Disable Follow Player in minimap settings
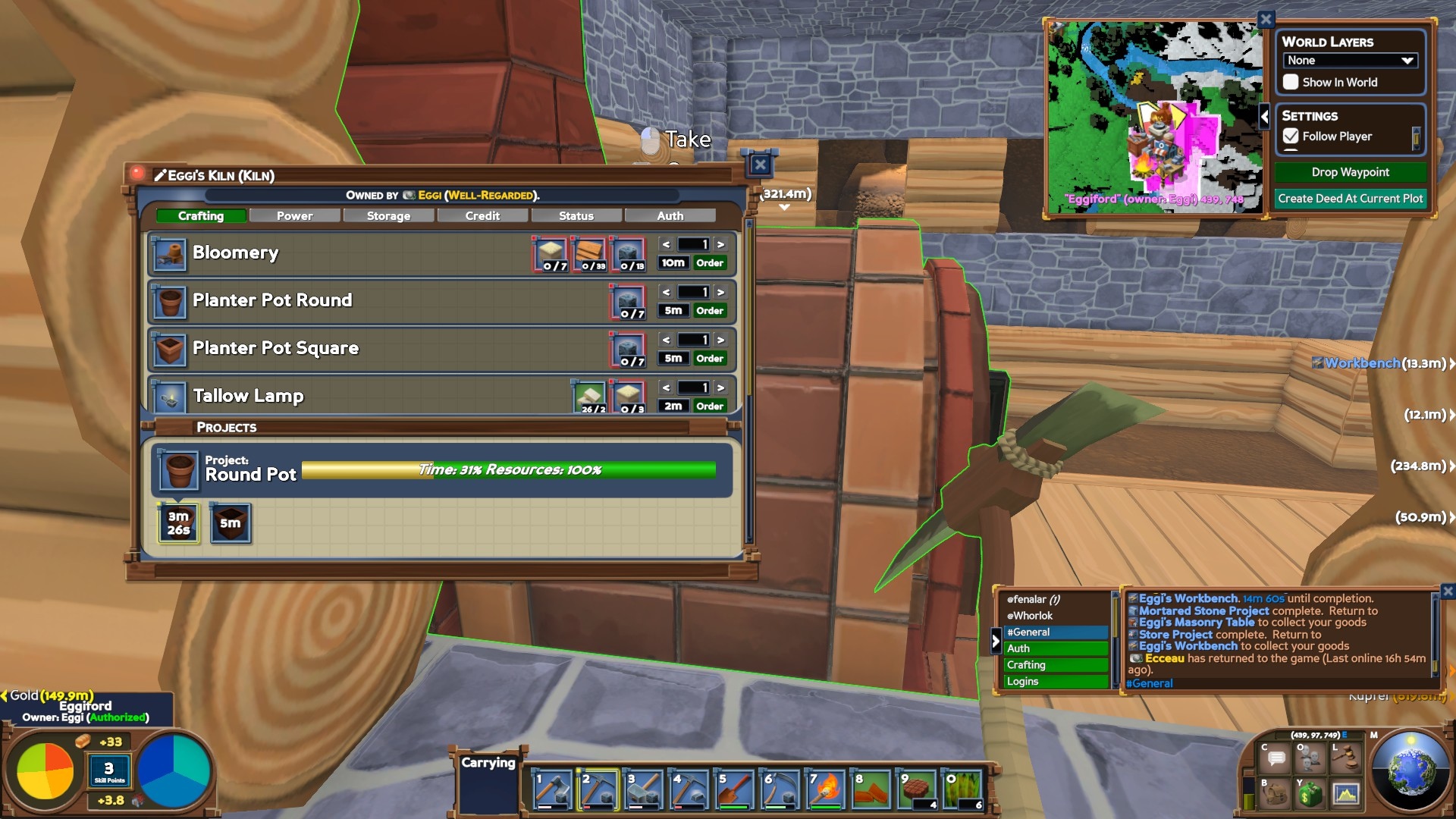Image resolution: width=1456 pixels, height=819 pixels. tap(1291, 136)
